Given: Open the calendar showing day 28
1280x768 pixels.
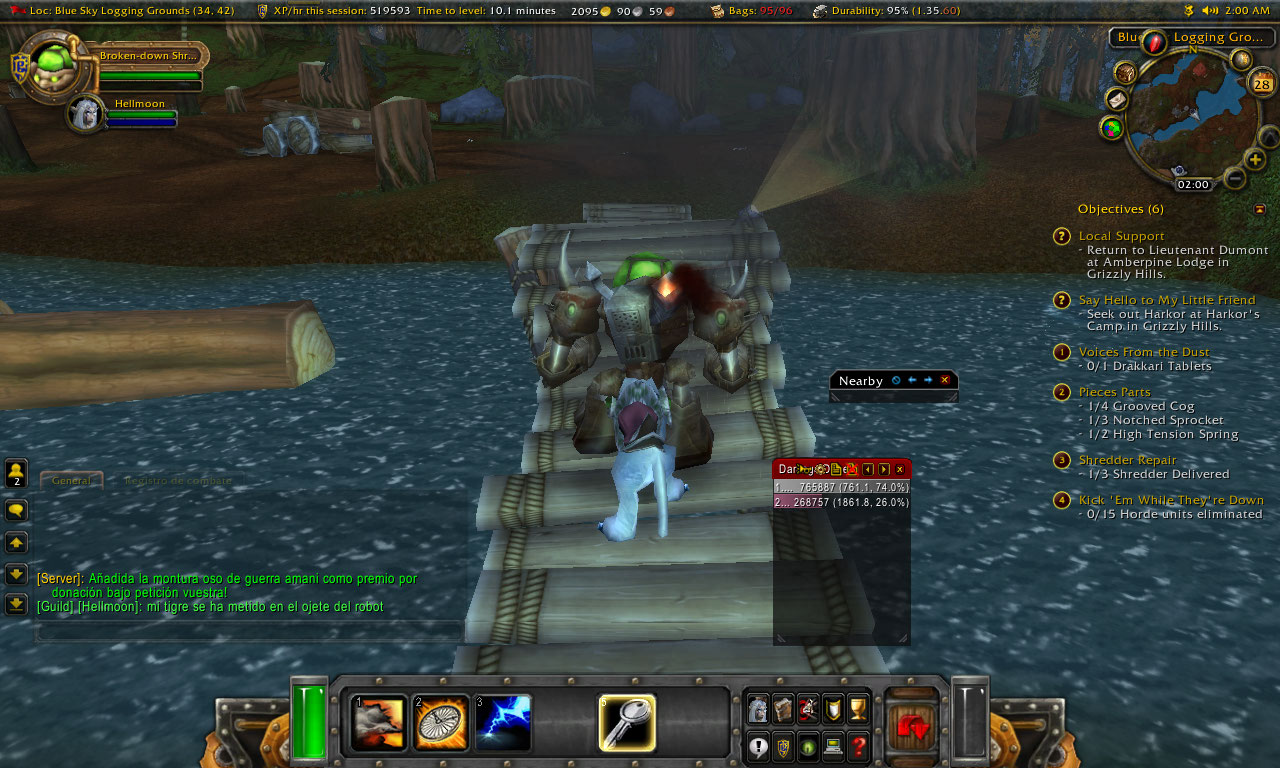Looking at the screenshot, I should [x=1262, y=82].
